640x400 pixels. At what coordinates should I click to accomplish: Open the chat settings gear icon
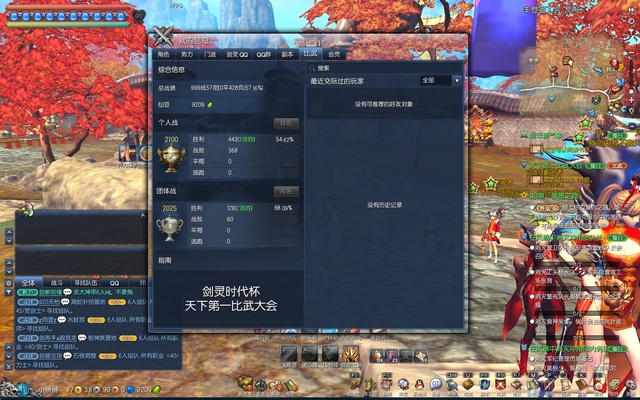click(7, 283)
